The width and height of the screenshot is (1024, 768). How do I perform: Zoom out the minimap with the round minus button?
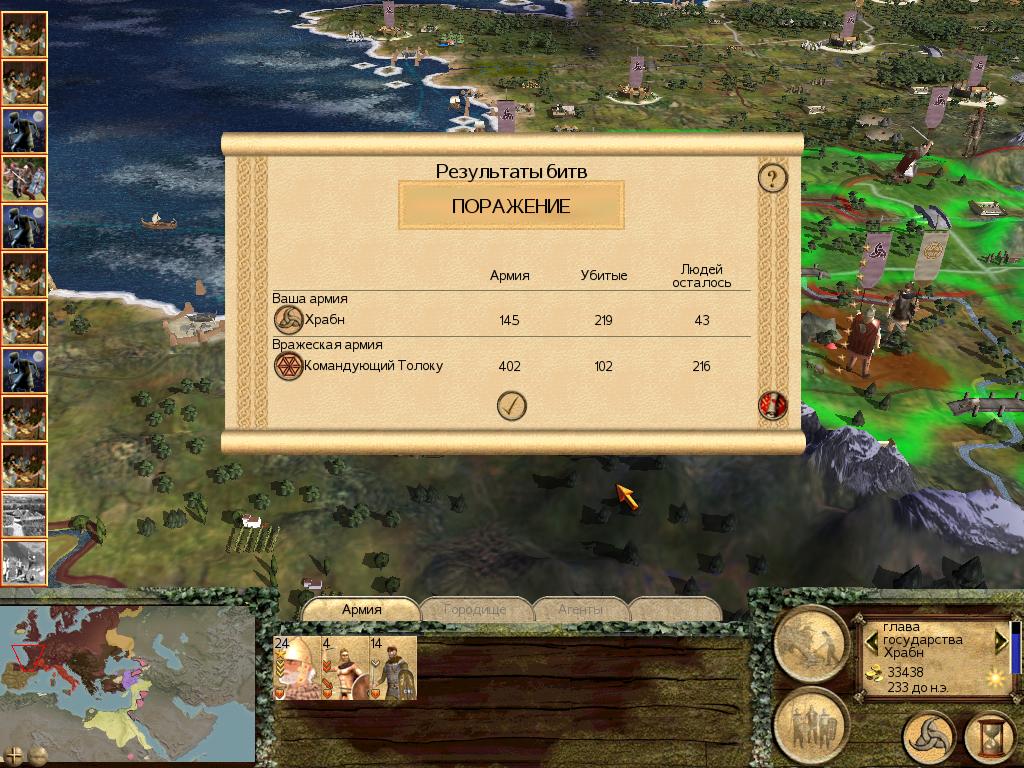pyautogui.click(x=38, y=755)
